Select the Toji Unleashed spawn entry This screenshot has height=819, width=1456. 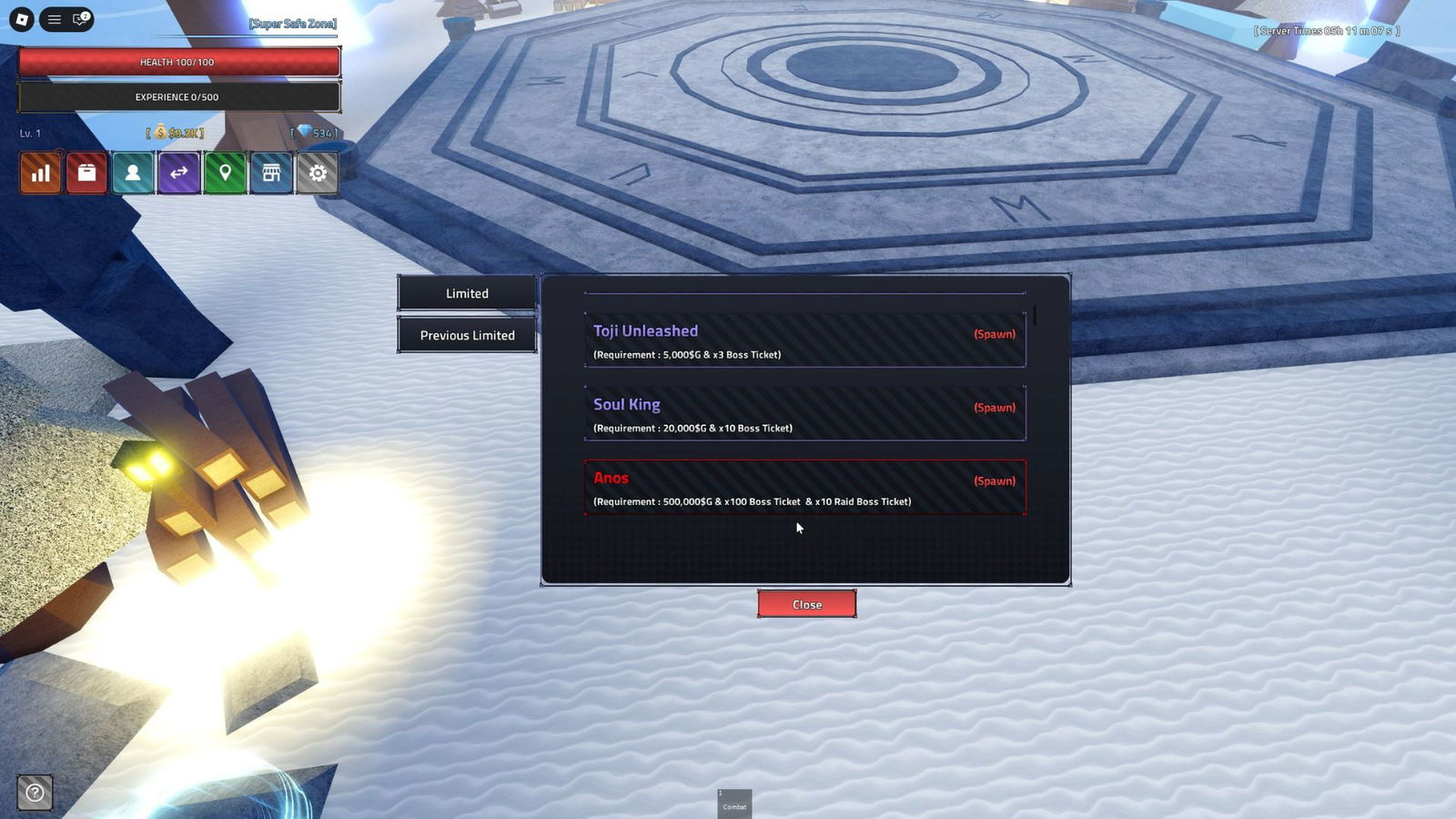804,339
